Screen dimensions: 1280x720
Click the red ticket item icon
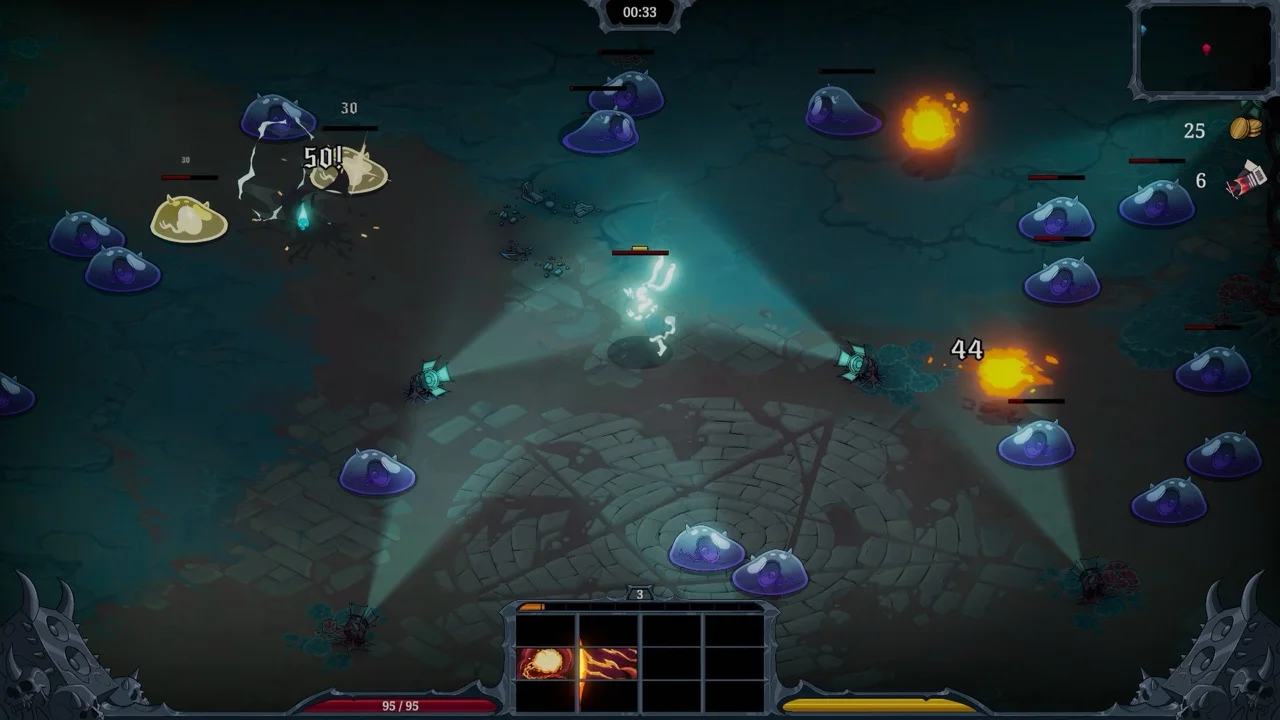[1247, 181]
